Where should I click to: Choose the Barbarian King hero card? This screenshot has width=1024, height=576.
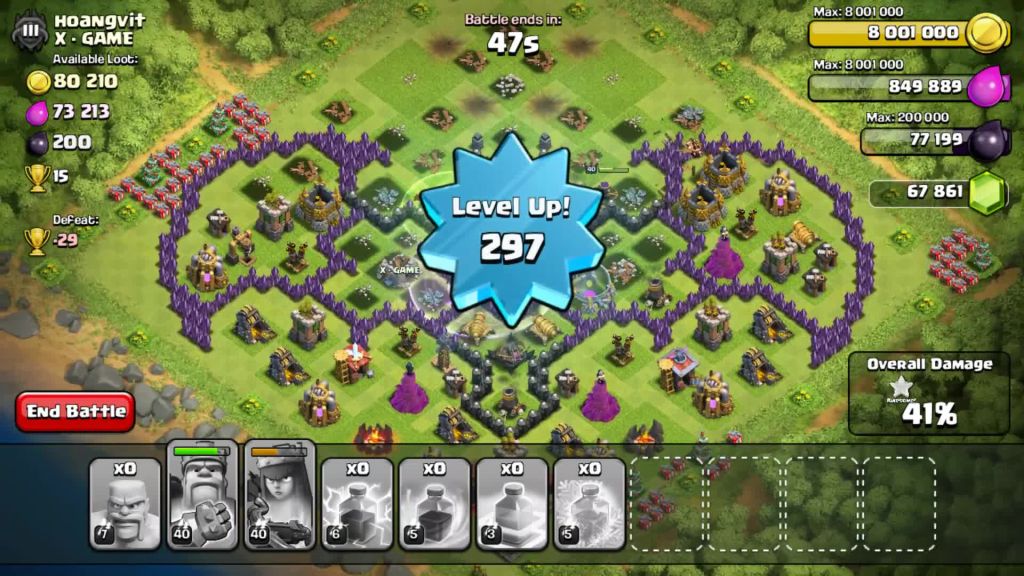[202, 497]
